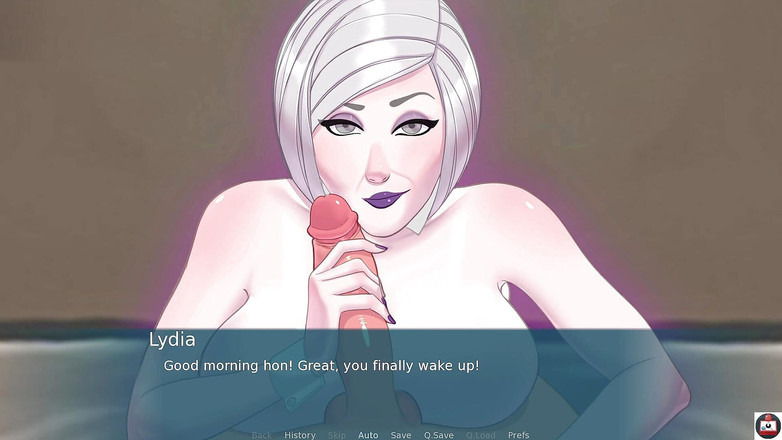Toggle Auto-advance mode

click(x=368, y=435)
